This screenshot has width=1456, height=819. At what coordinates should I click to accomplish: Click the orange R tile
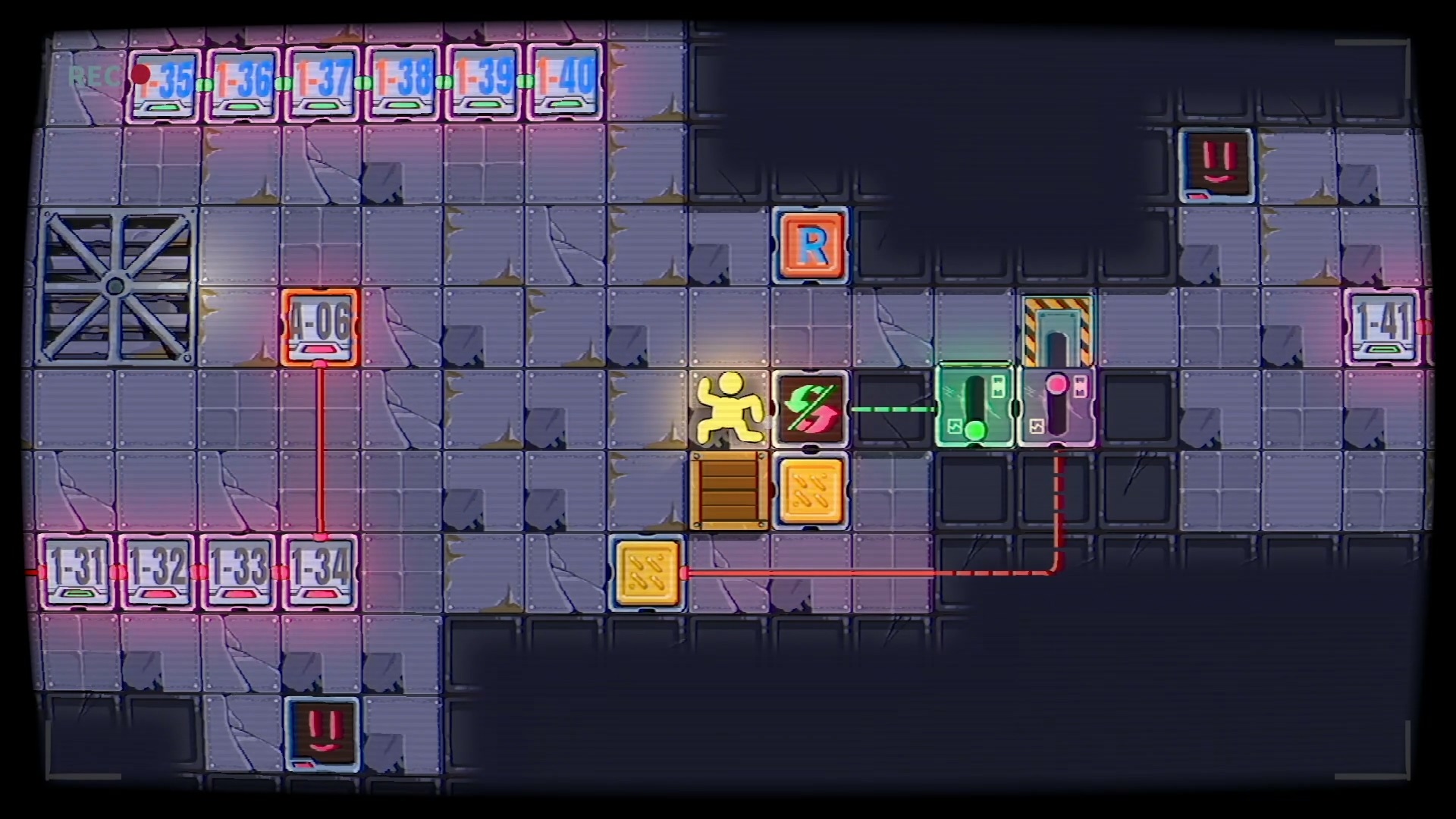click(x=811, y=246)
